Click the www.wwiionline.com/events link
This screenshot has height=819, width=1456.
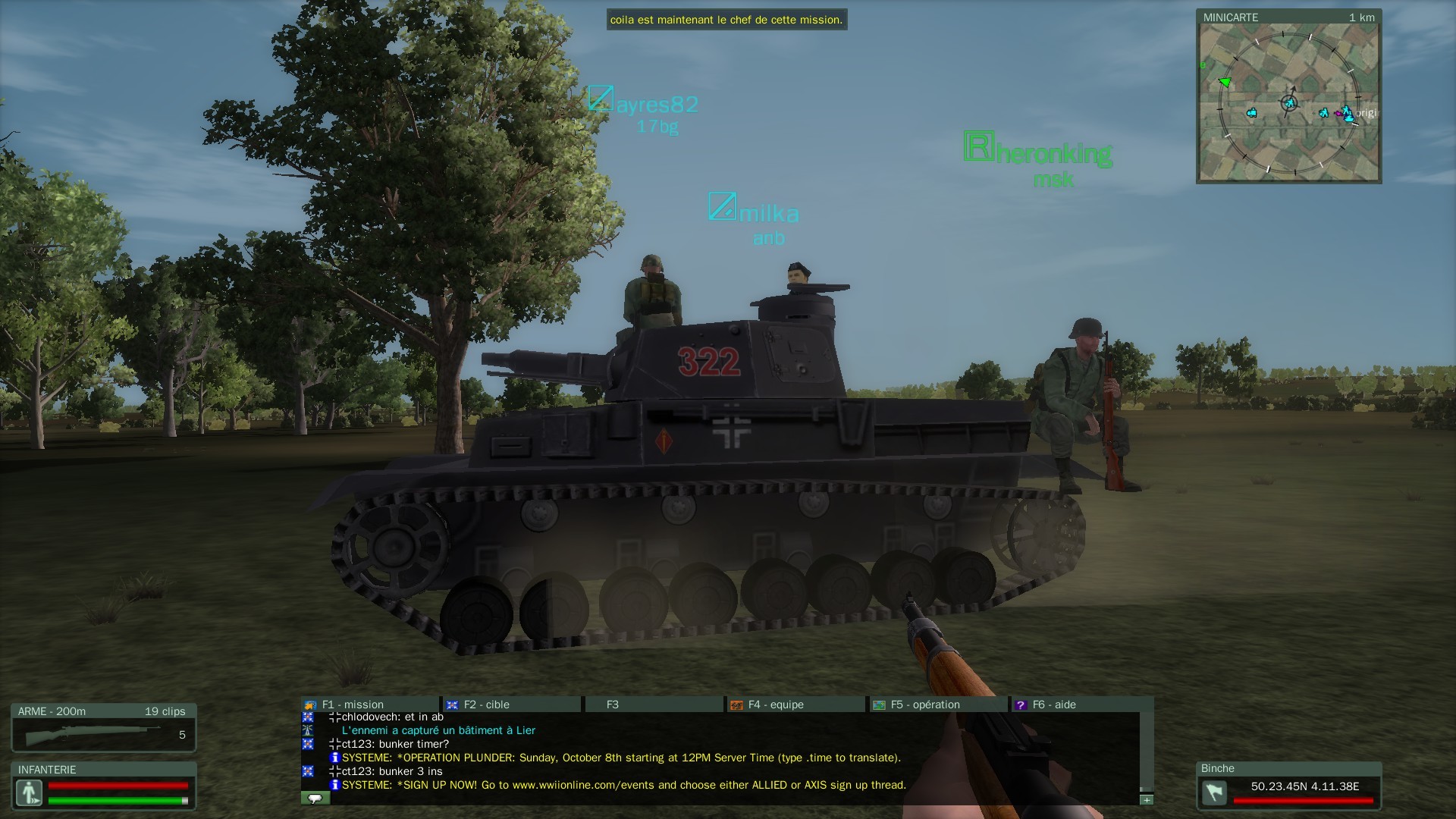pos(591,786)
